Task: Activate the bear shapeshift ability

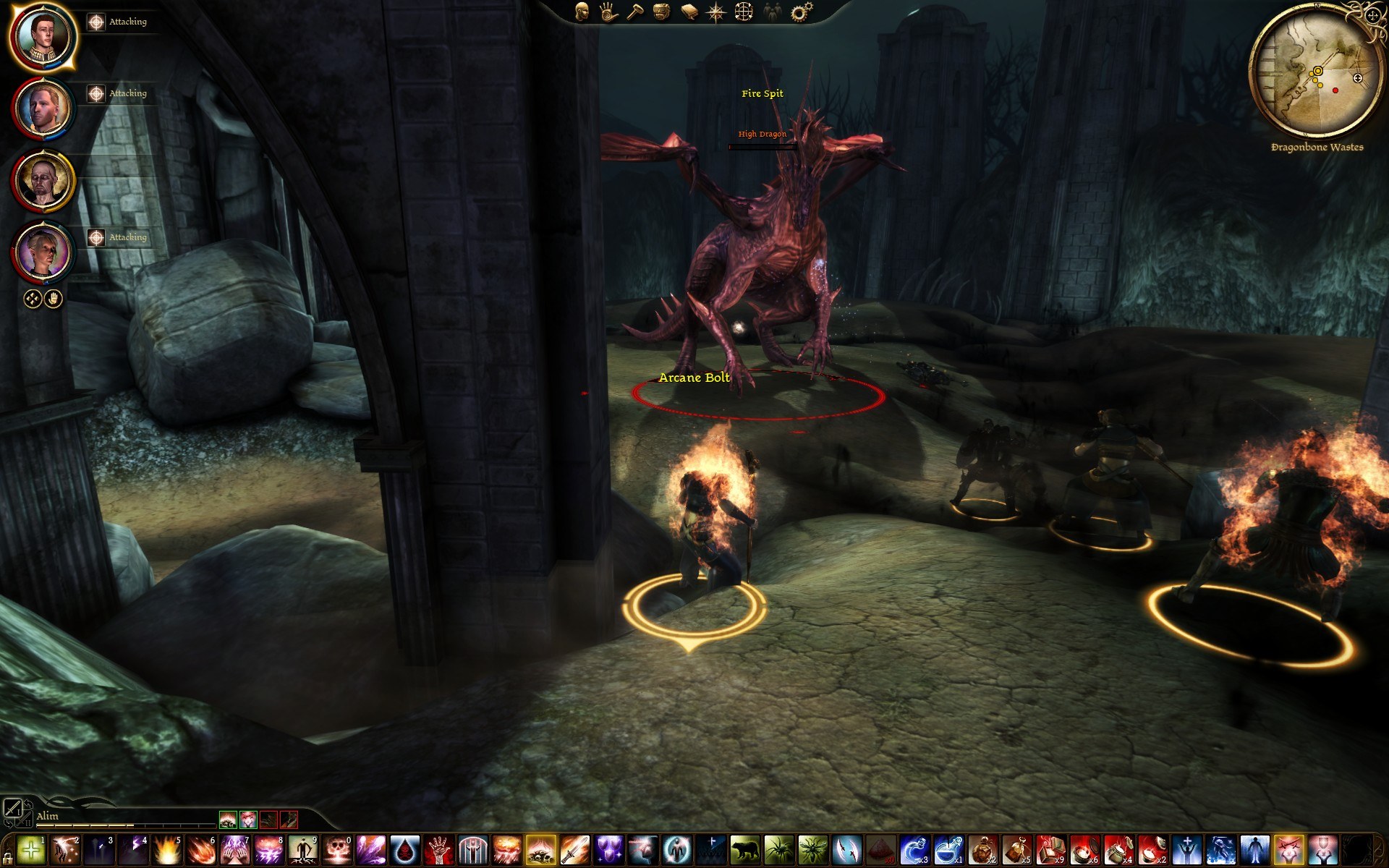Action: click(744, 850)
